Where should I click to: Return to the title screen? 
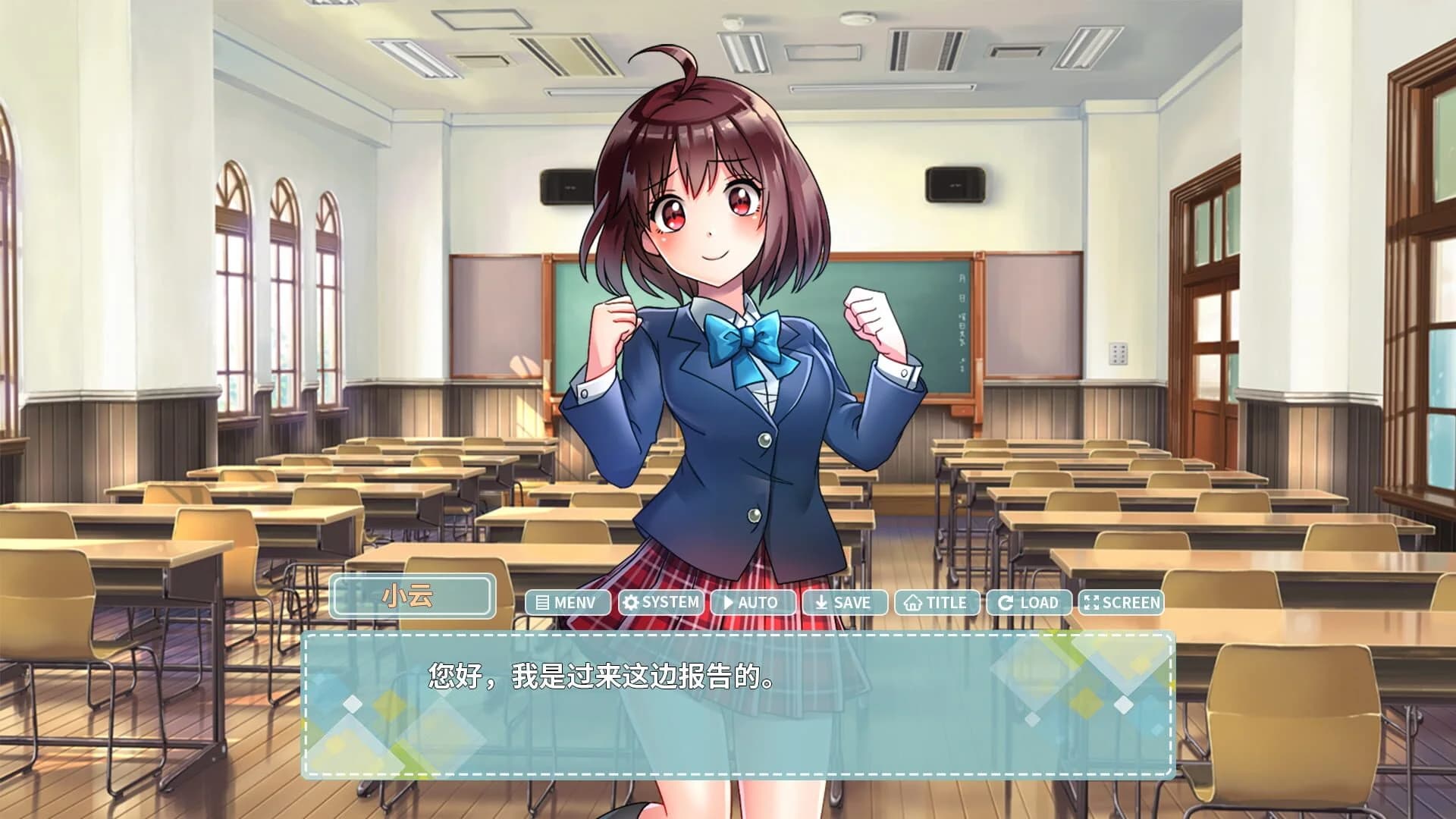pos(935,603)
